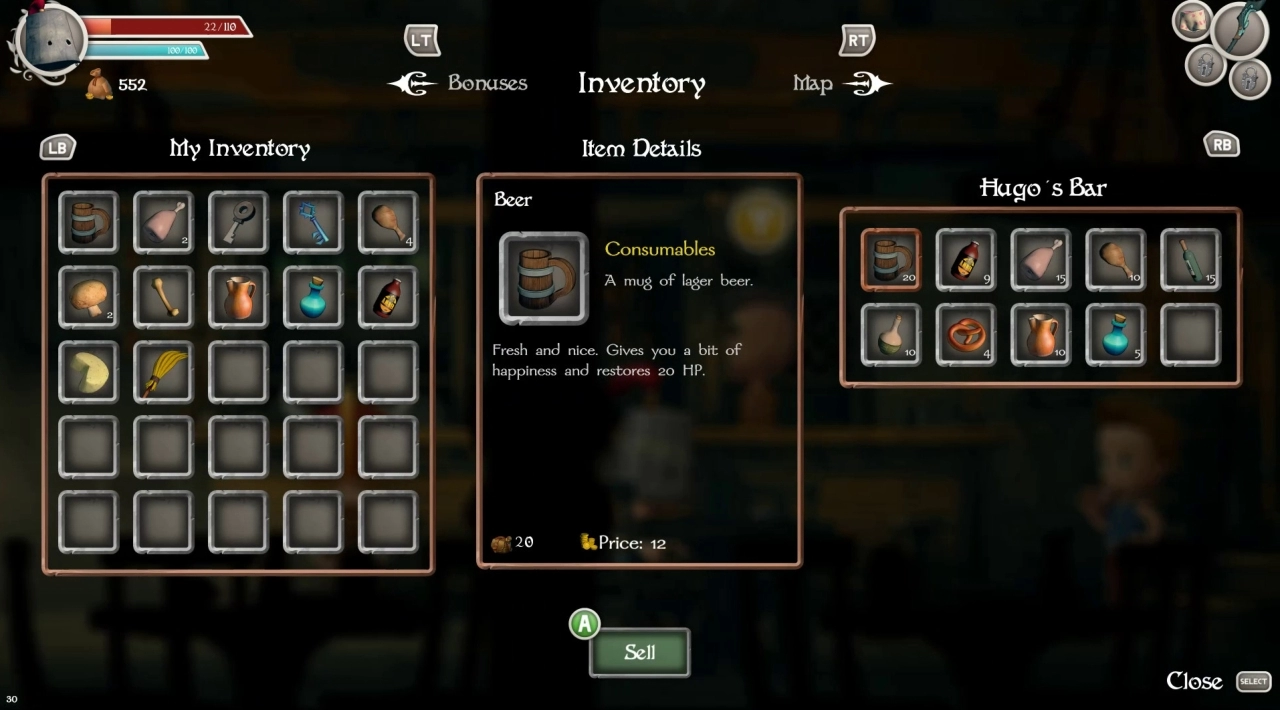Close the inventory screen

click(x=1195, y=681)
